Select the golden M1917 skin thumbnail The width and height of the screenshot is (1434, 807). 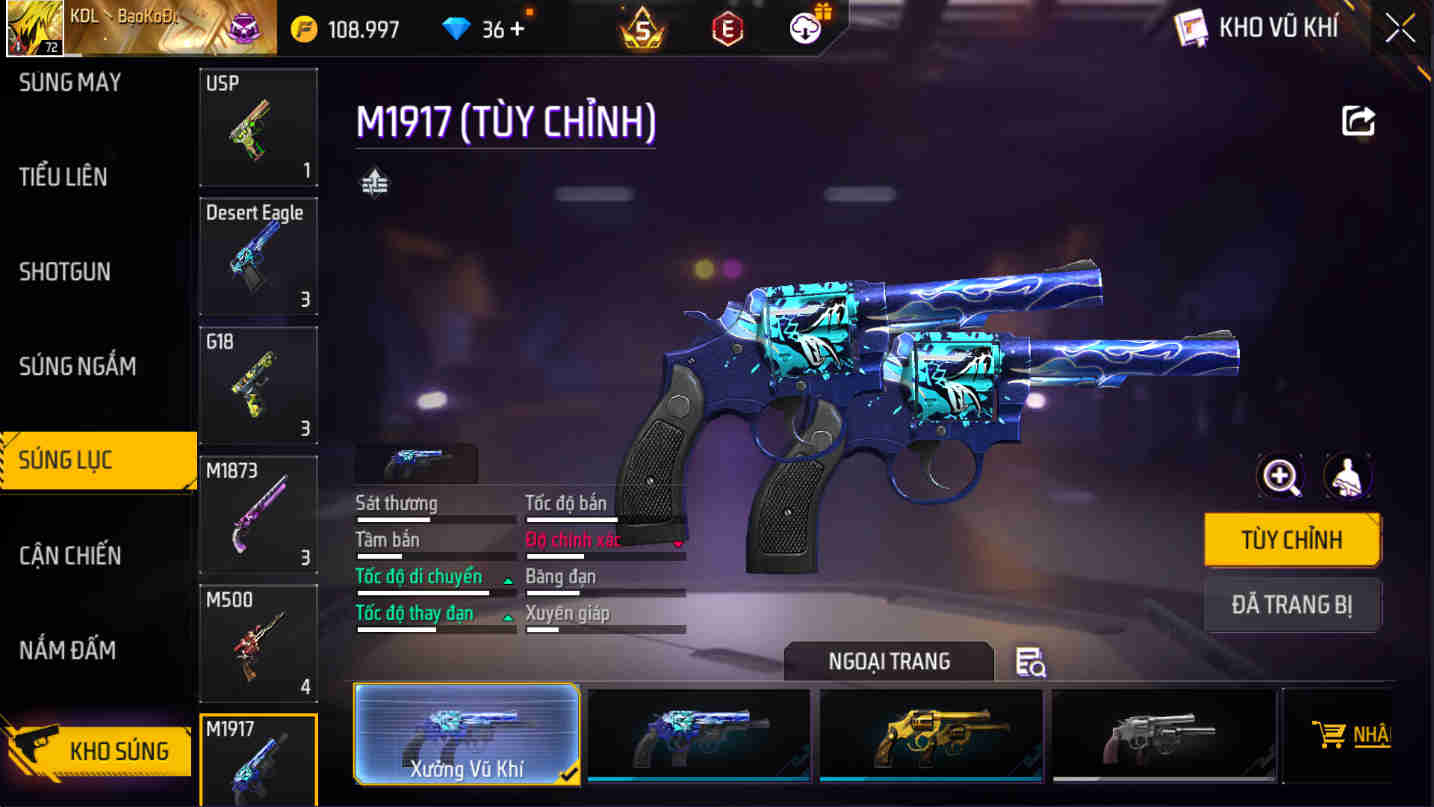click(x=929, y=733)
